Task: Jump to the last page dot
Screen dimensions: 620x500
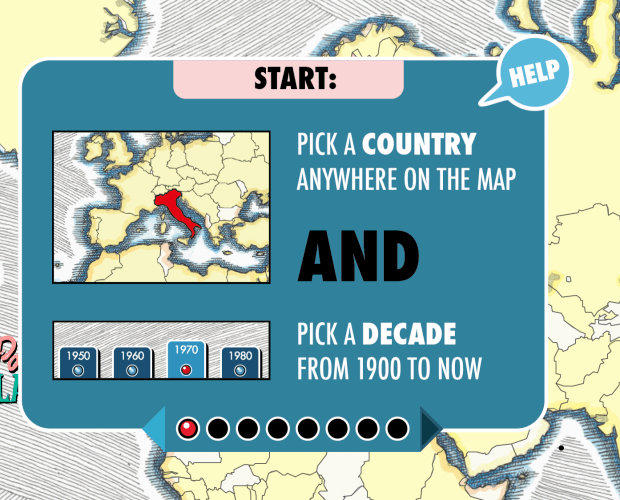Action: pyautogui.click(x=398, y=429)
